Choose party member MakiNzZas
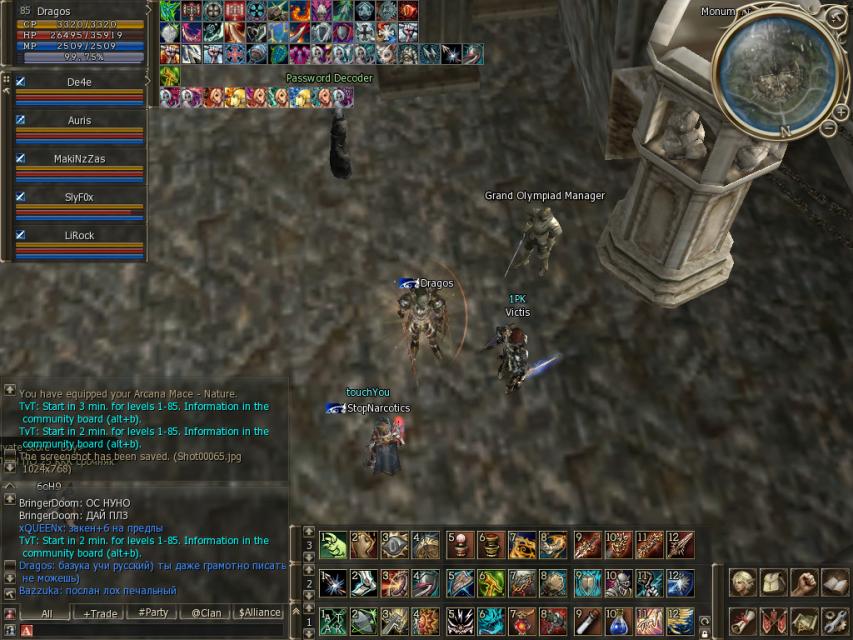853x640 pixels. pyautogui.click(x=79, y=159)
